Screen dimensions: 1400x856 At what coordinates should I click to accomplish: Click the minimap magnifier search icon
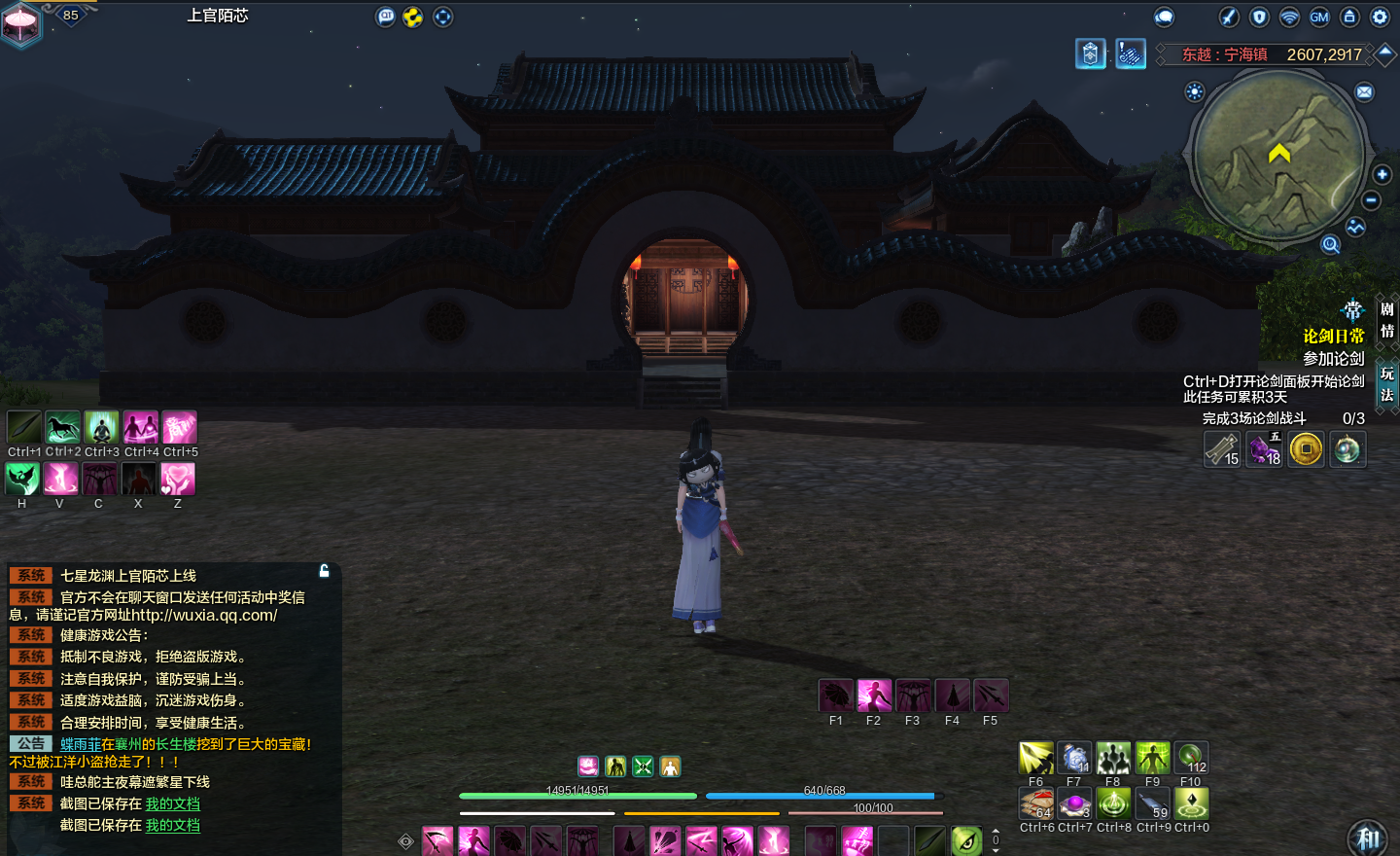(x=1330, y=244)
